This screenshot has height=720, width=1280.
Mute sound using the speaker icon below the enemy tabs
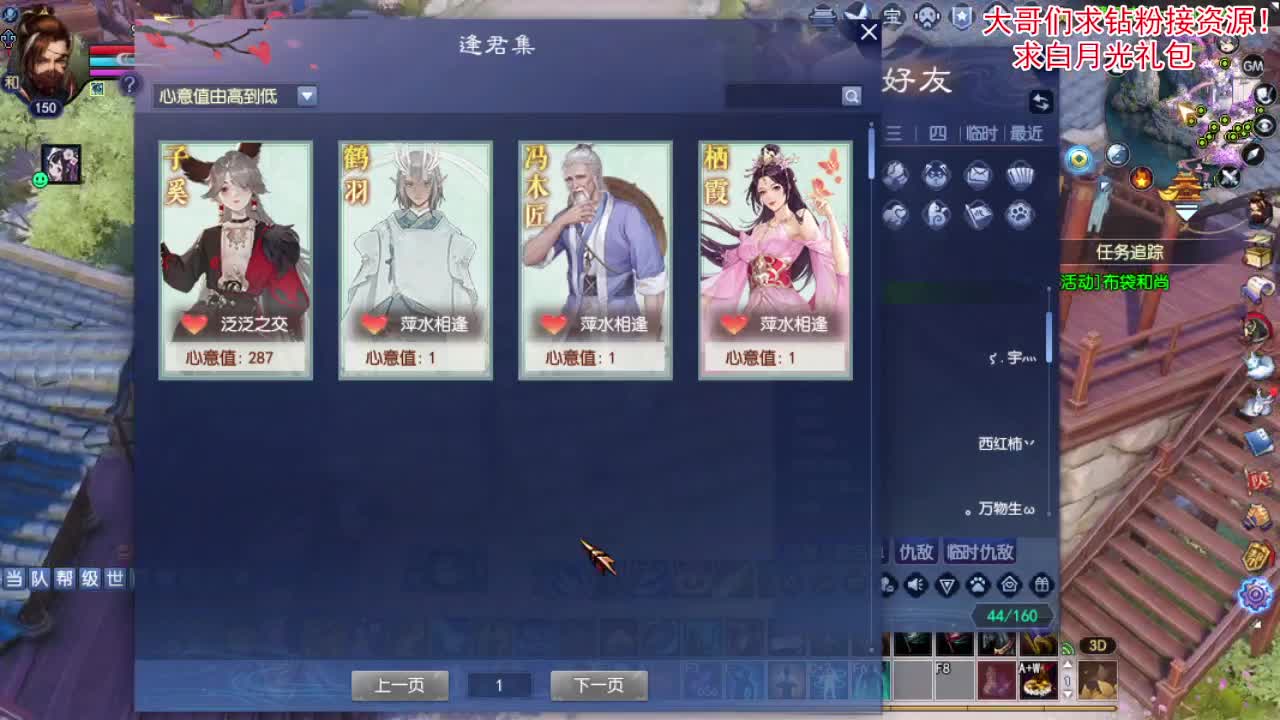coord(914,585)
